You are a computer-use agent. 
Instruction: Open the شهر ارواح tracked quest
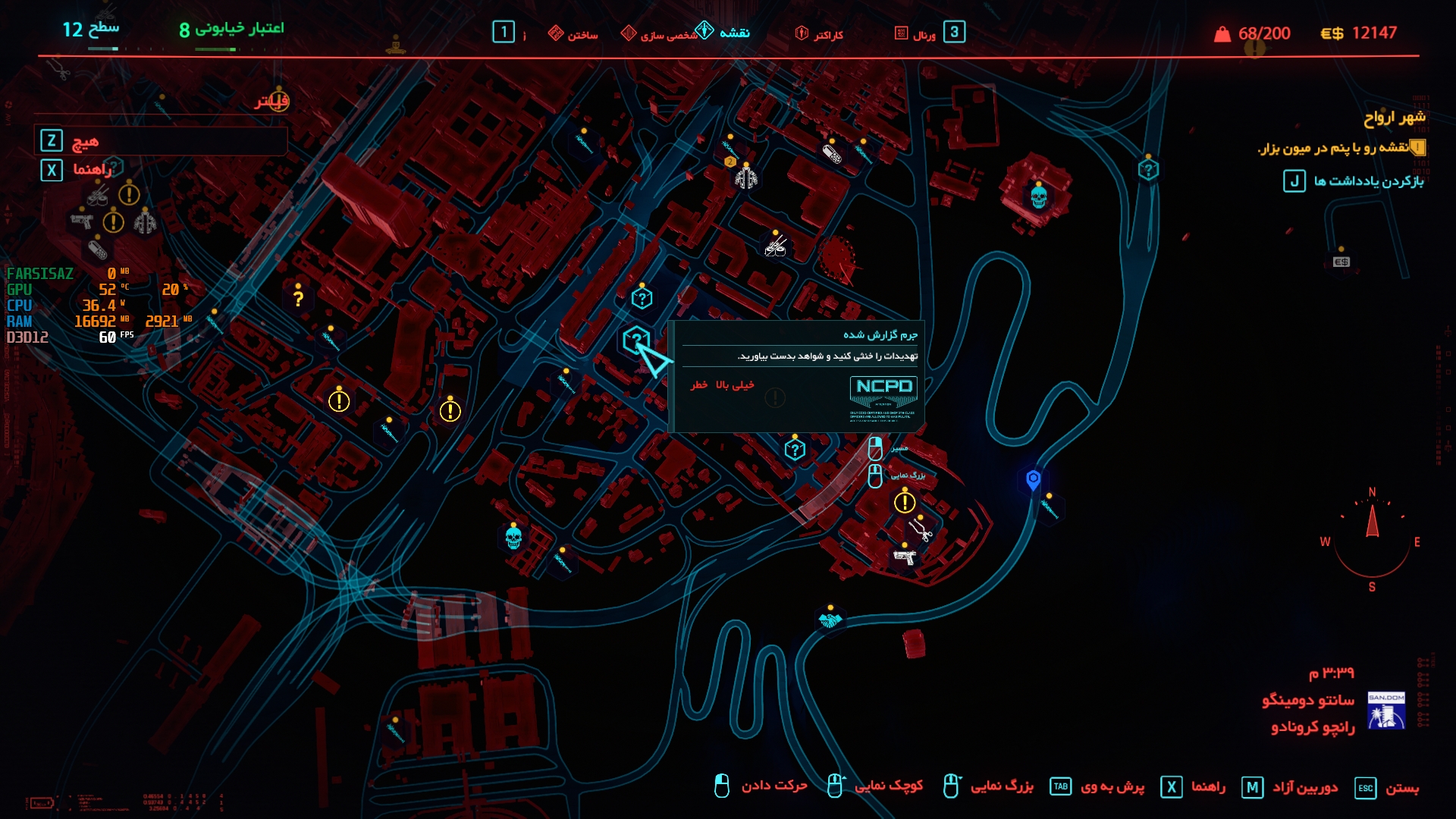(x=1394, y=118)
